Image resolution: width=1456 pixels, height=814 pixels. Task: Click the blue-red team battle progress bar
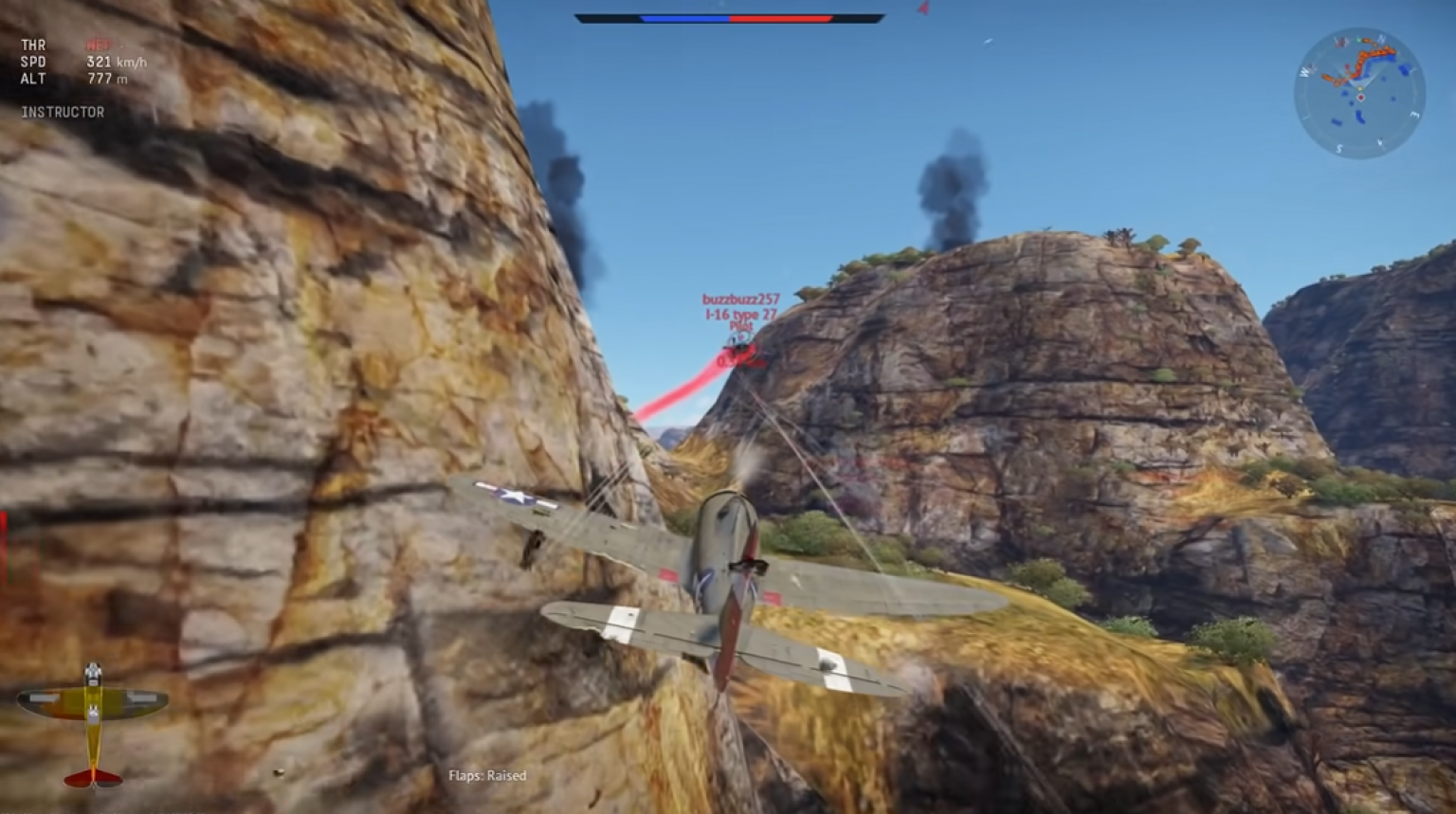pyautogui.click(x=734, y=17)
